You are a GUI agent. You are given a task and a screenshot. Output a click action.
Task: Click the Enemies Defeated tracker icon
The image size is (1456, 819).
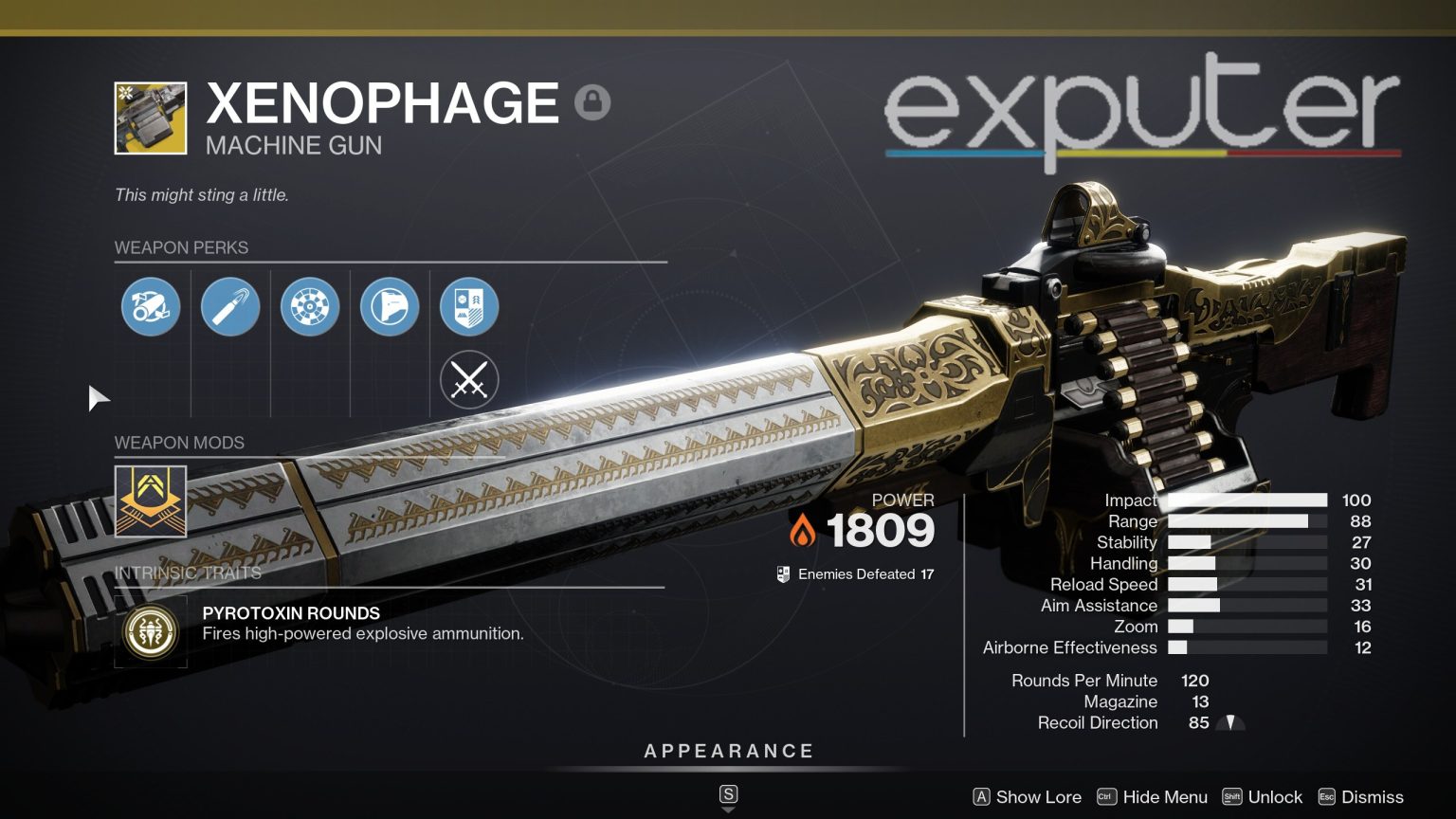tap(783, 573)
